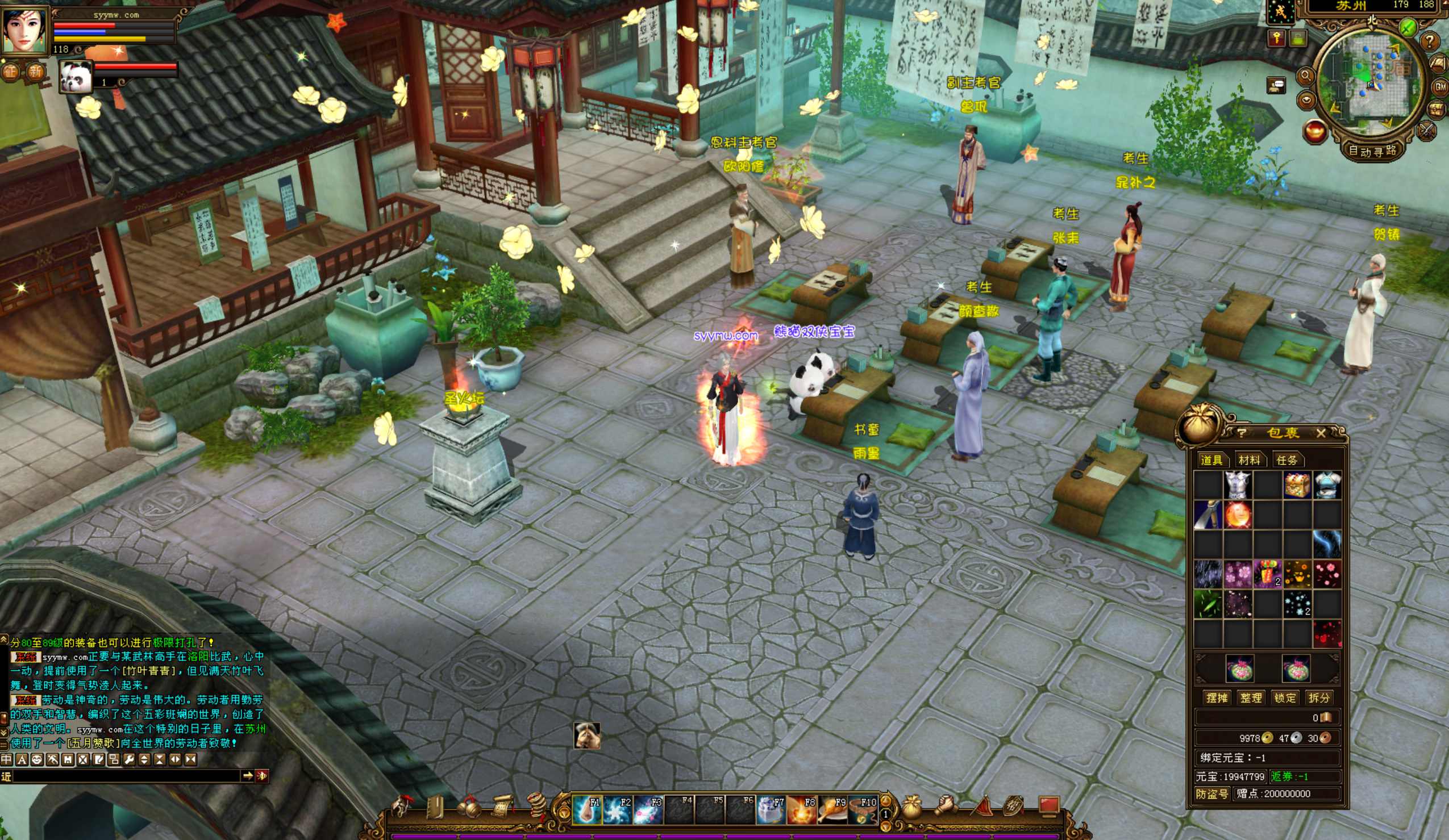The height and width of the screenshot is (840, 1449).
Task: Activate the F8 fire skill
Action: 802,809
